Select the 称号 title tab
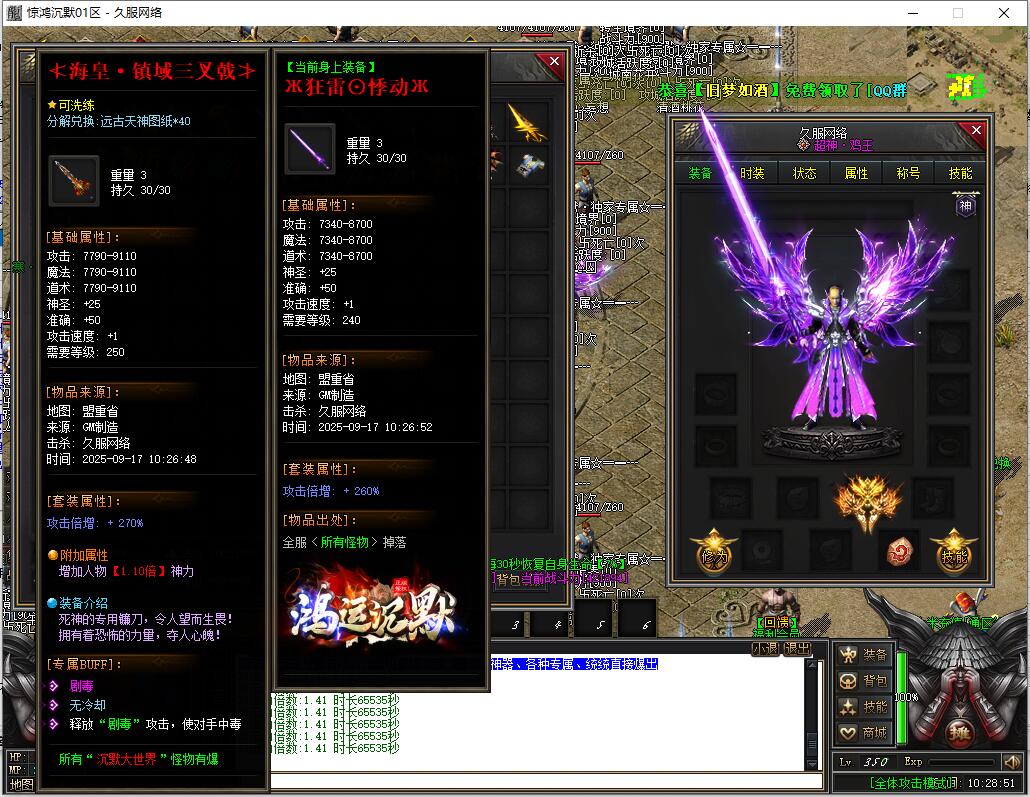 coord(908,173)
